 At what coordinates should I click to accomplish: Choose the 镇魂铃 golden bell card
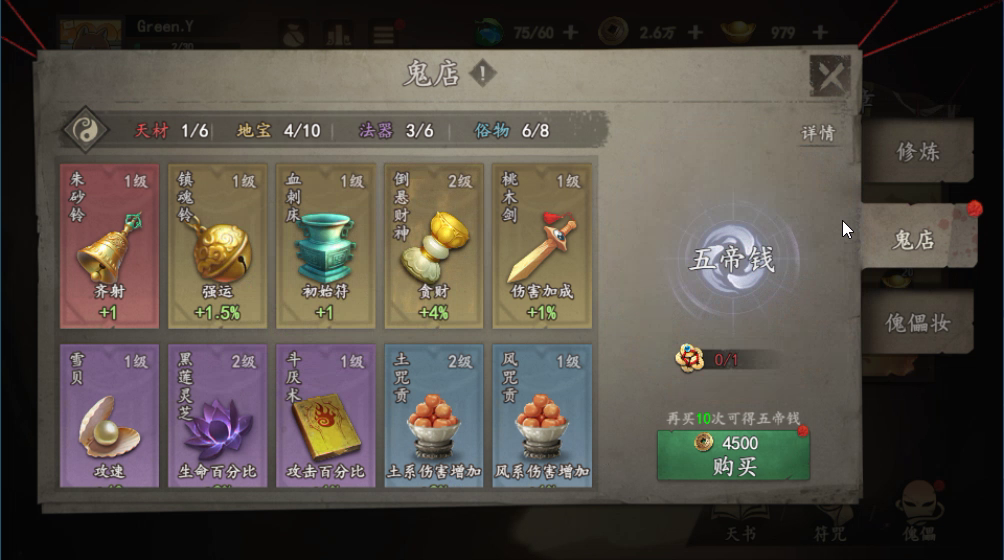tap(217, 246)
